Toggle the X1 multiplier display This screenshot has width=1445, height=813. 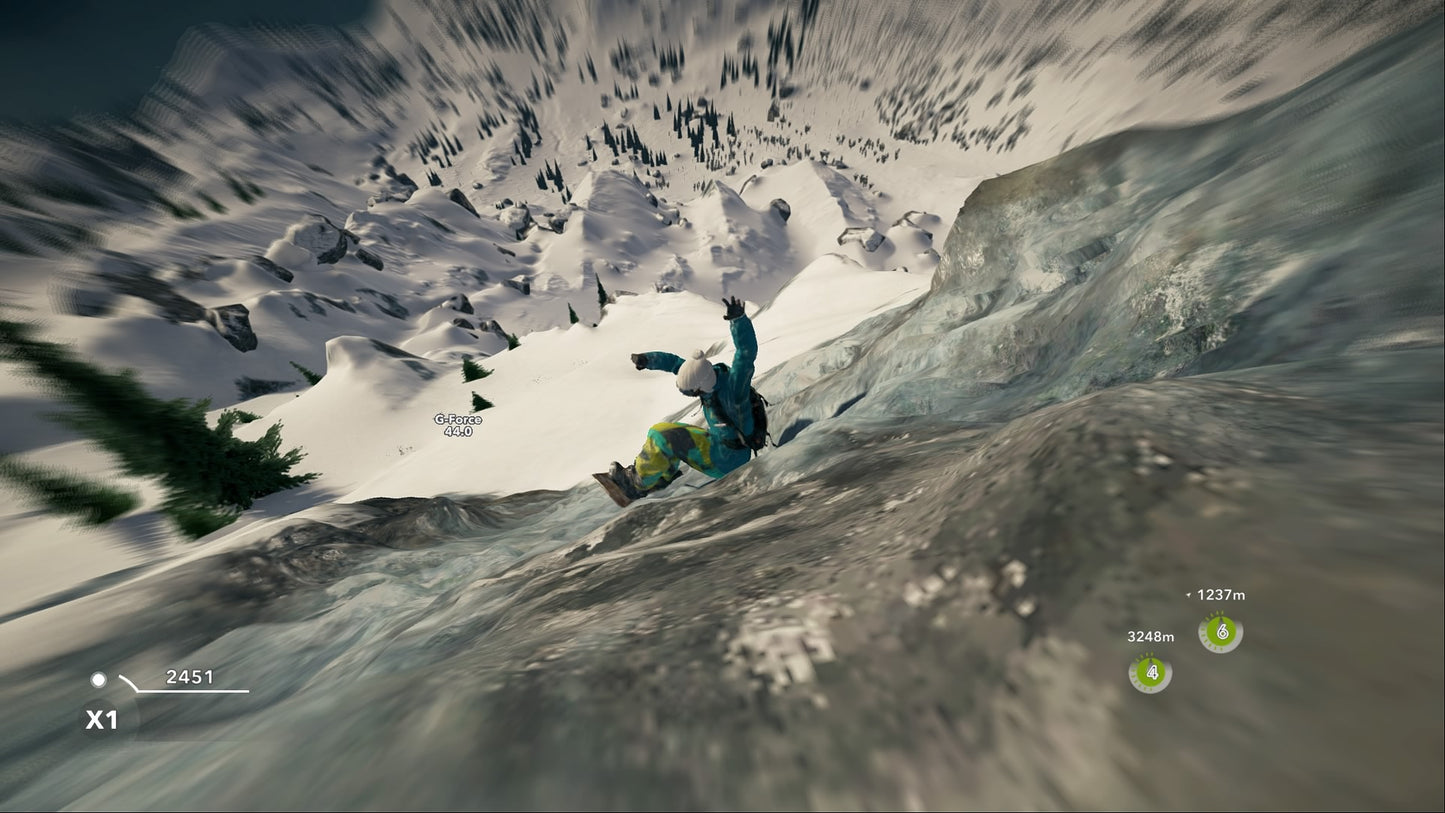click(100, 718)
